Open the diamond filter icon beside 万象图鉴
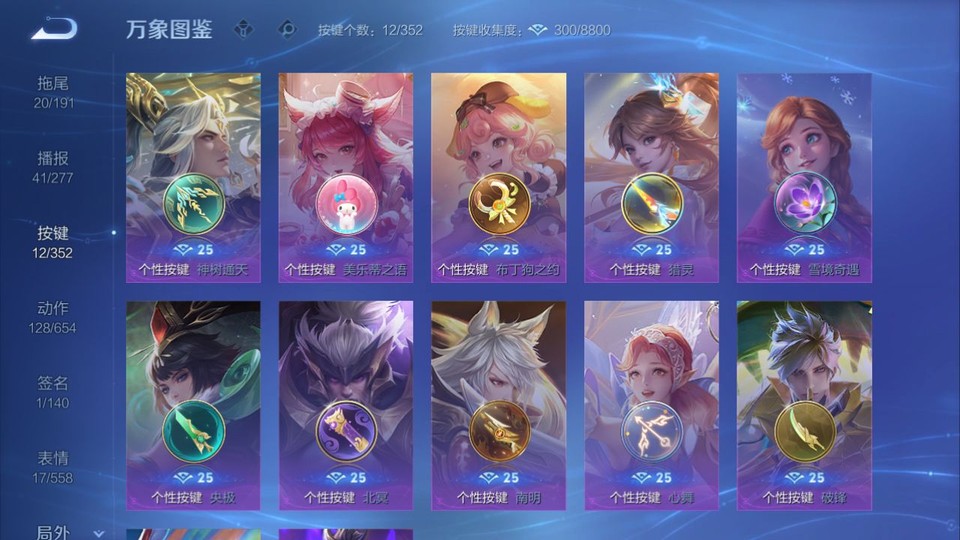This screenshot has width=960, height=540. [x=243, y=30]
